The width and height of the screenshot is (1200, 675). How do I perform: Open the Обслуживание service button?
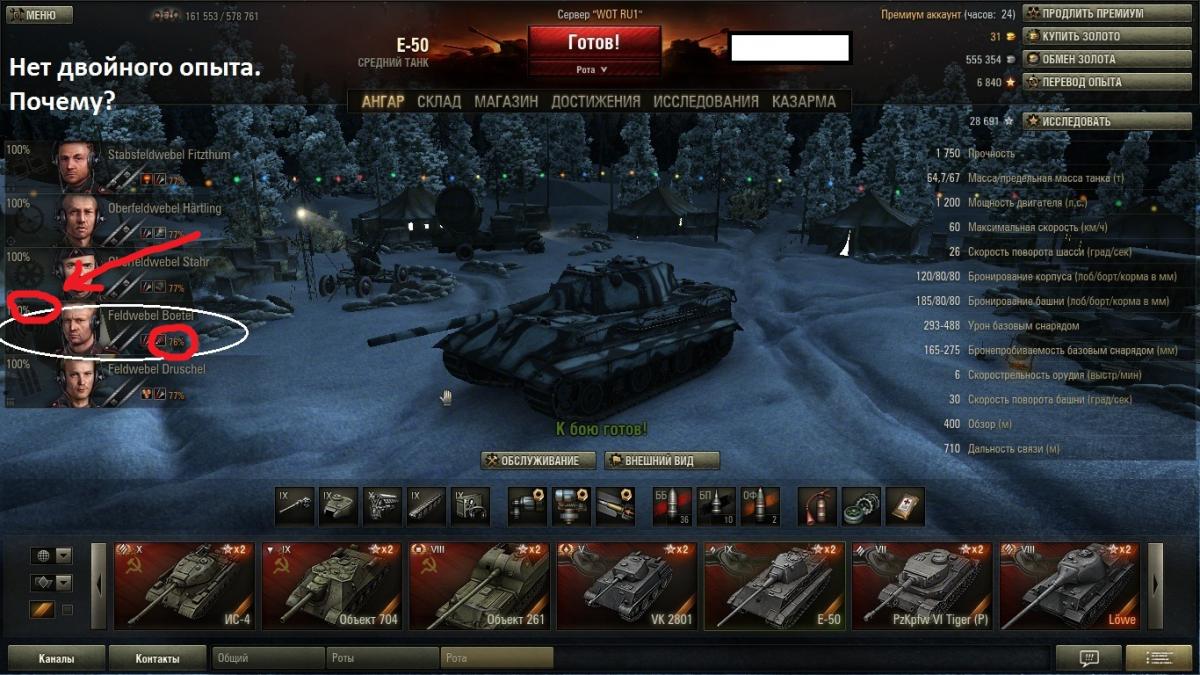(539, 461)
